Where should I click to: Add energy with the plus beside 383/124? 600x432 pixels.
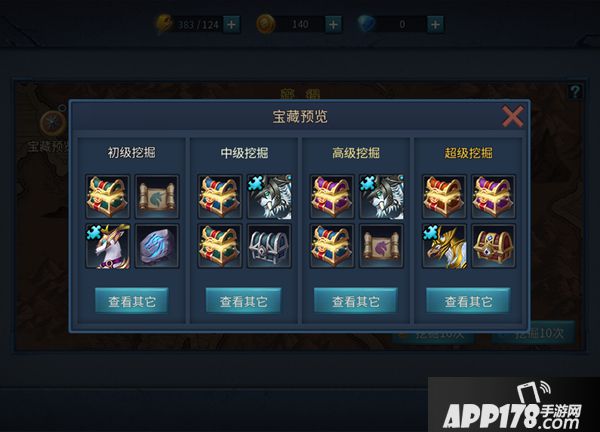click(232, 23)
